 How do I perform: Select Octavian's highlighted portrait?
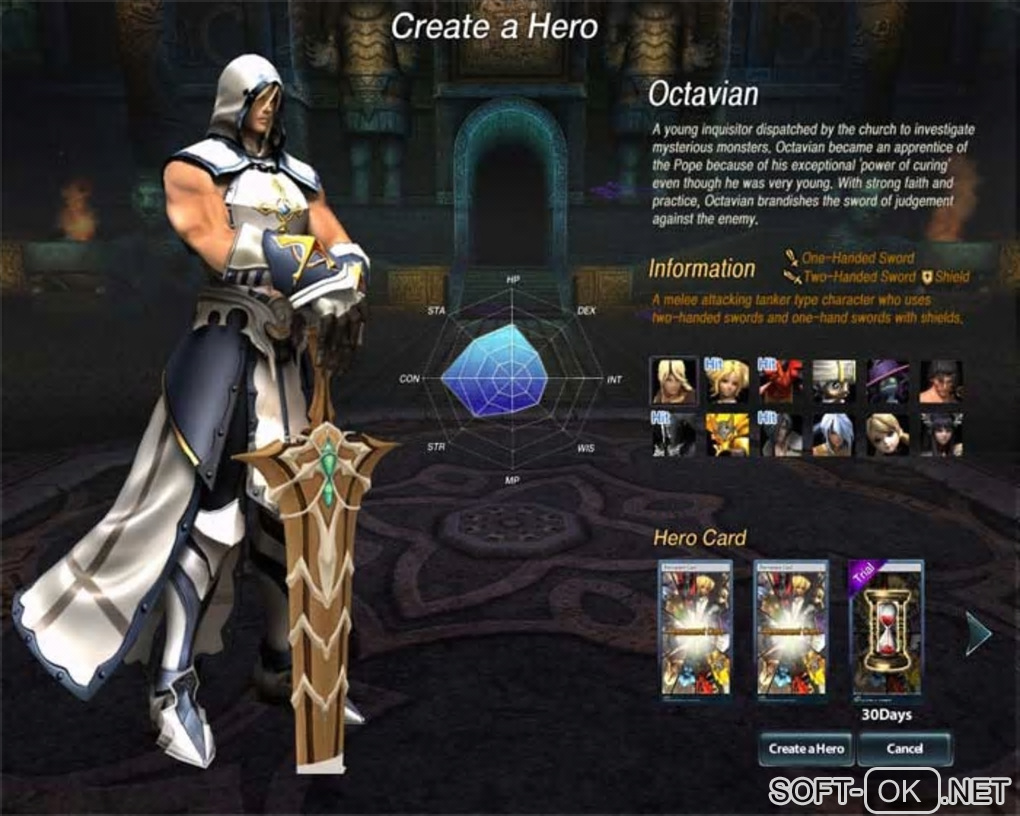pyautogui.click(x=673, y=381)
